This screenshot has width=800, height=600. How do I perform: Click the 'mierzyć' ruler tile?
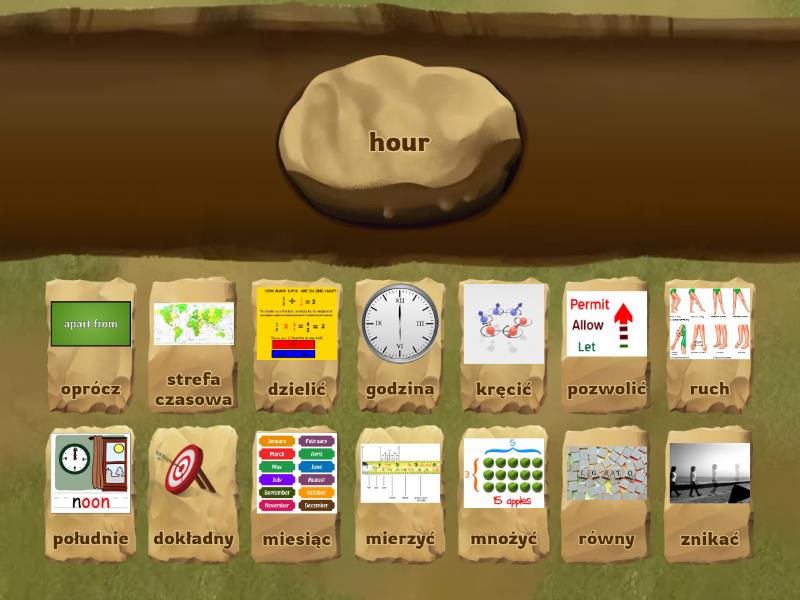point(400,493)
